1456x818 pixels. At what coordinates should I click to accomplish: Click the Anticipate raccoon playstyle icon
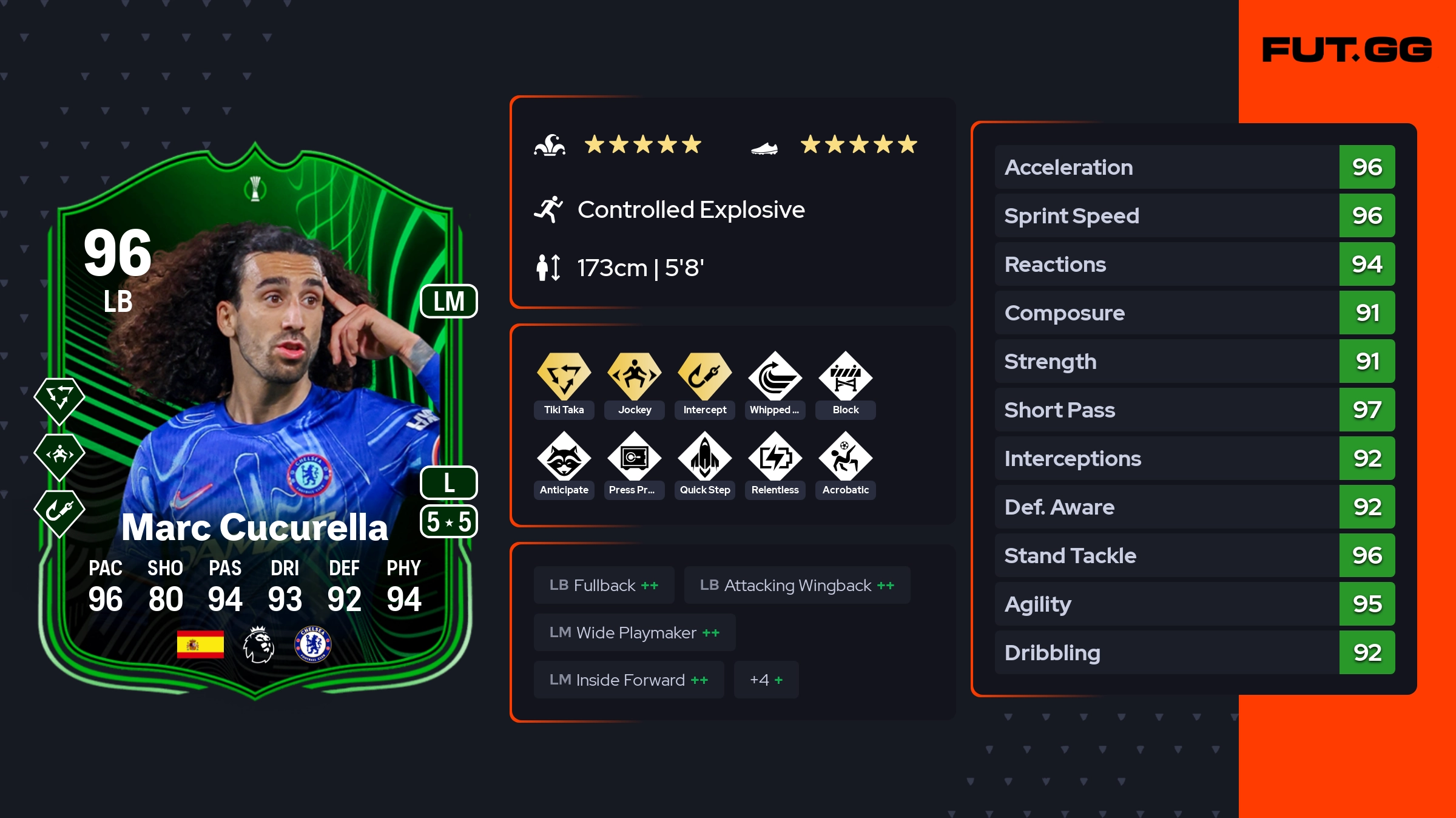click(564, 456)
